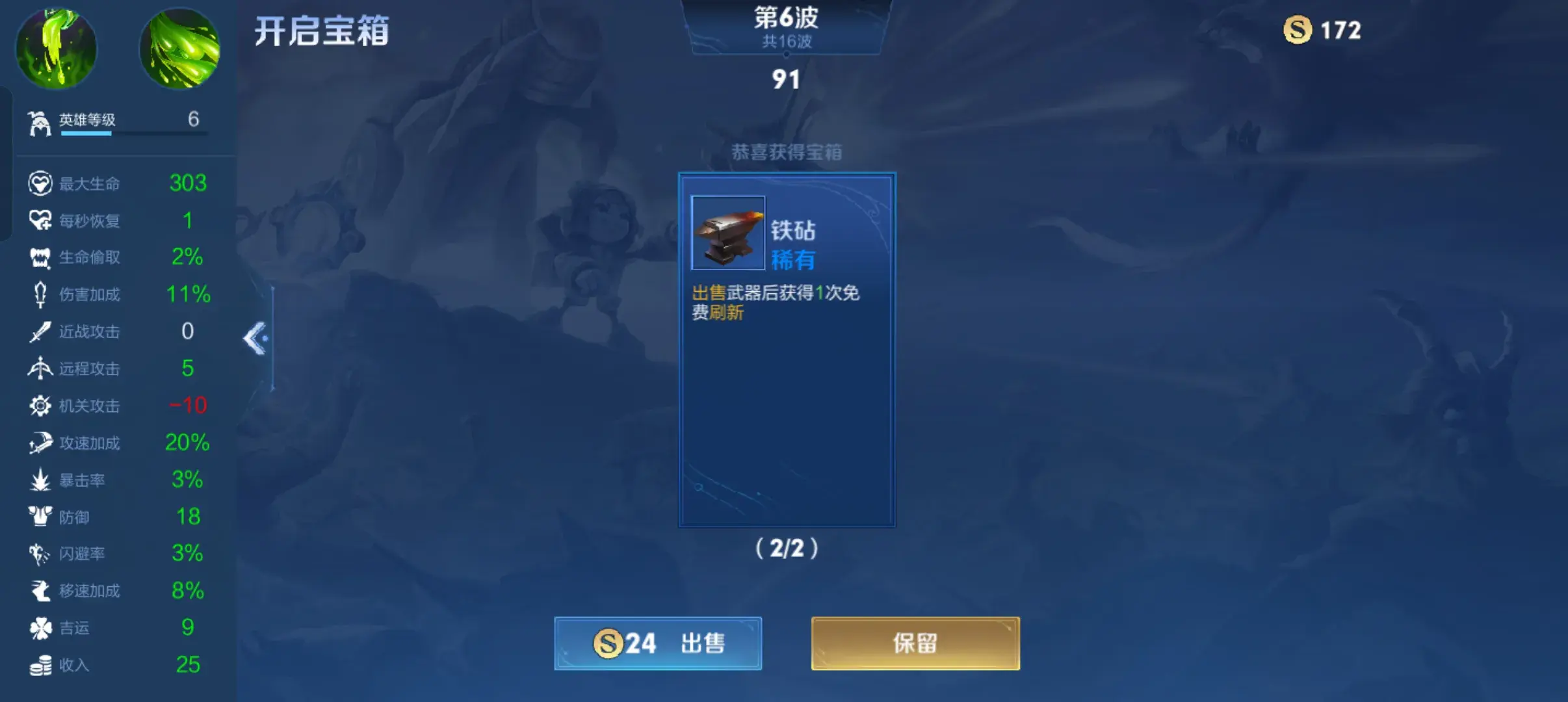Inspect the 英雄等级 hero level row
Image resolution: width=1568 pixels, height=702 pixels.
pyautogui.click(x=117, y=120)
